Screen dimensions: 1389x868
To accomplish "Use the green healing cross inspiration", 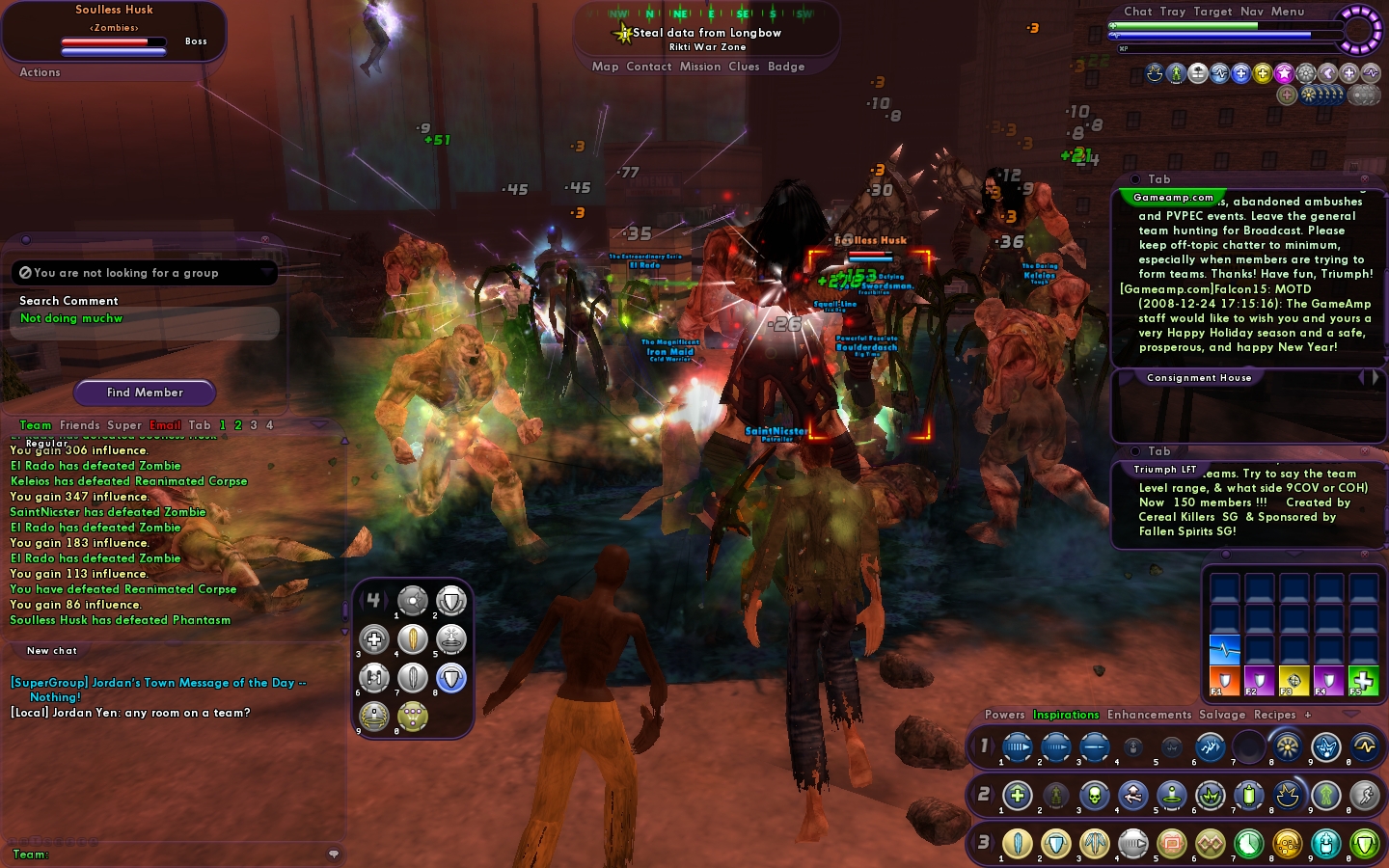I will click(1363, 680).
